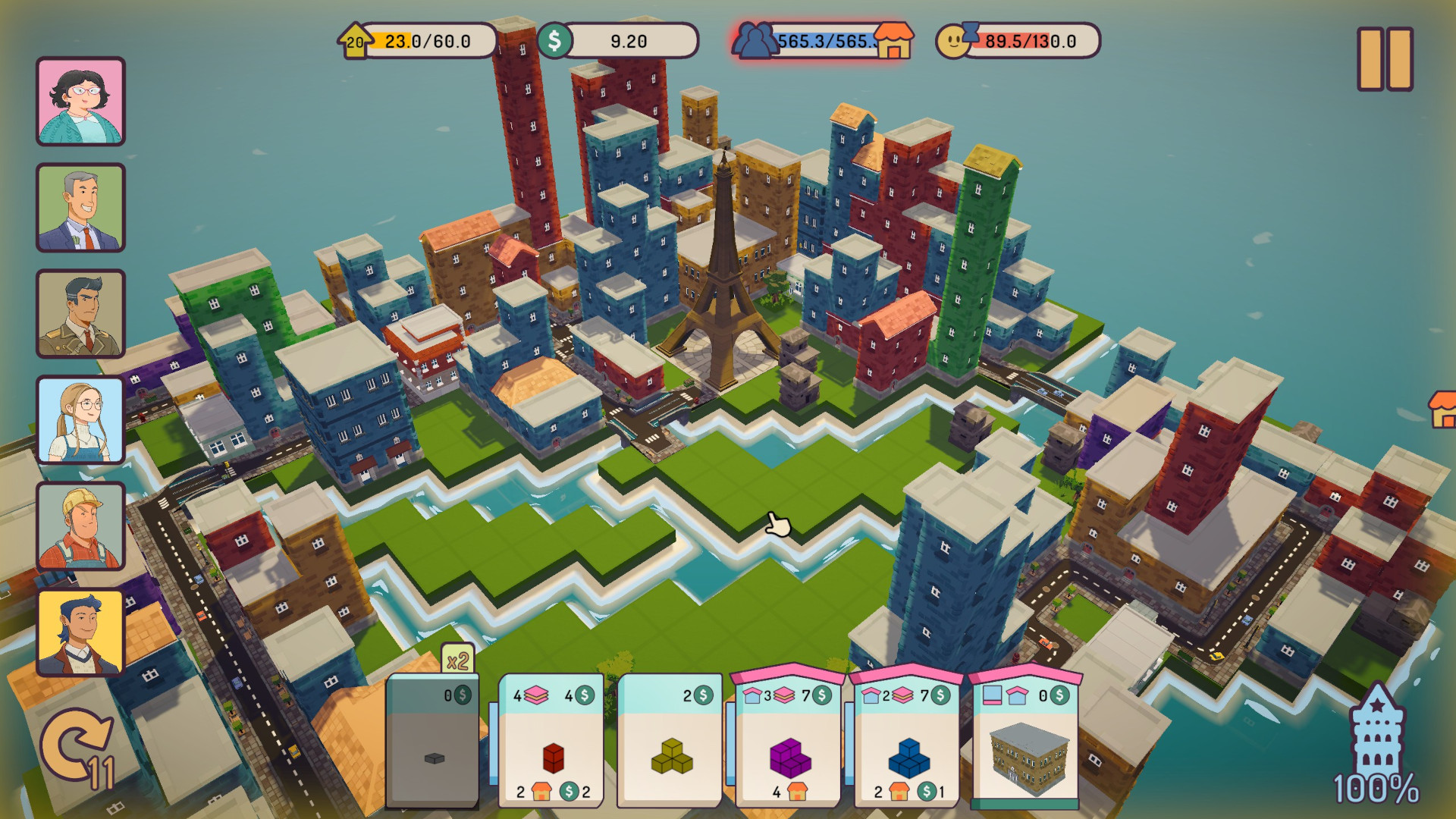Viewport: 1456px width, 819px height.
Task: Choose the olive yellow blocks card
Action: [x=670, y=739]
